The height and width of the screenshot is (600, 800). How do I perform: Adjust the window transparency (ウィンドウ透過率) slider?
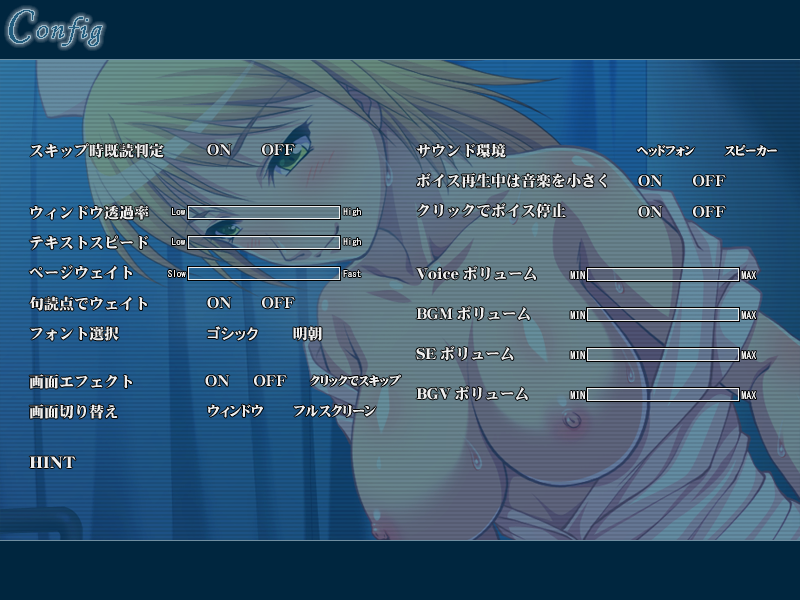coord(264,212)
